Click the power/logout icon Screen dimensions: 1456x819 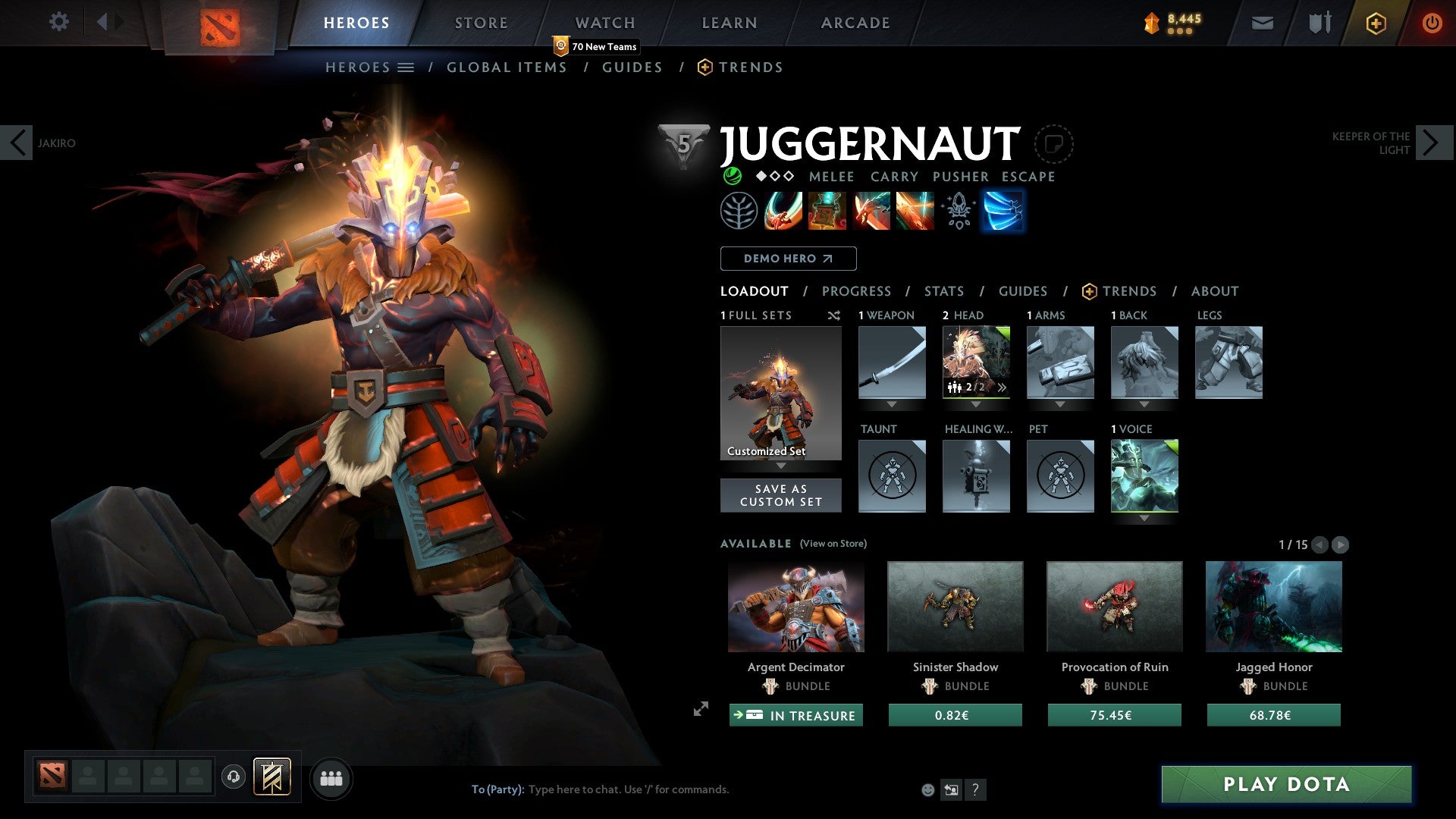1433,23
